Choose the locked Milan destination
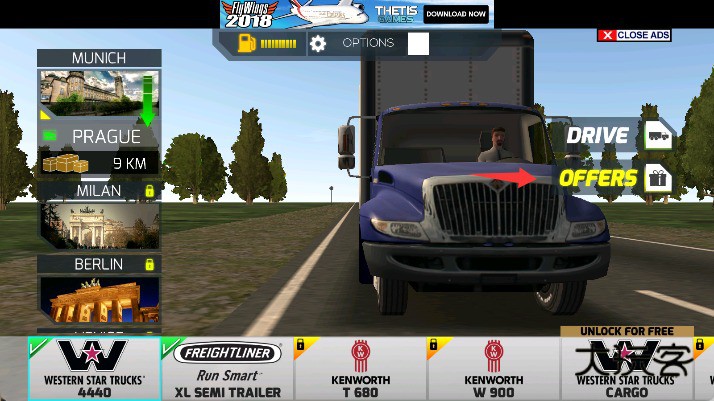Screen dimensions: 714x401 (99, 213)
